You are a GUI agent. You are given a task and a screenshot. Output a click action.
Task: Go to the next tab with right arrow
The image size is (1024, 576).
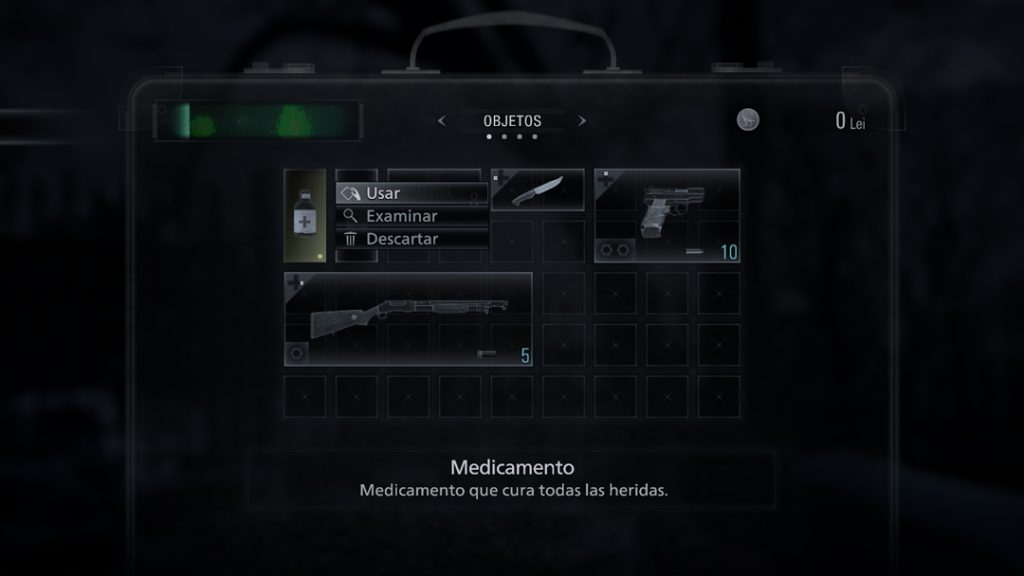[x=582, y=121]
